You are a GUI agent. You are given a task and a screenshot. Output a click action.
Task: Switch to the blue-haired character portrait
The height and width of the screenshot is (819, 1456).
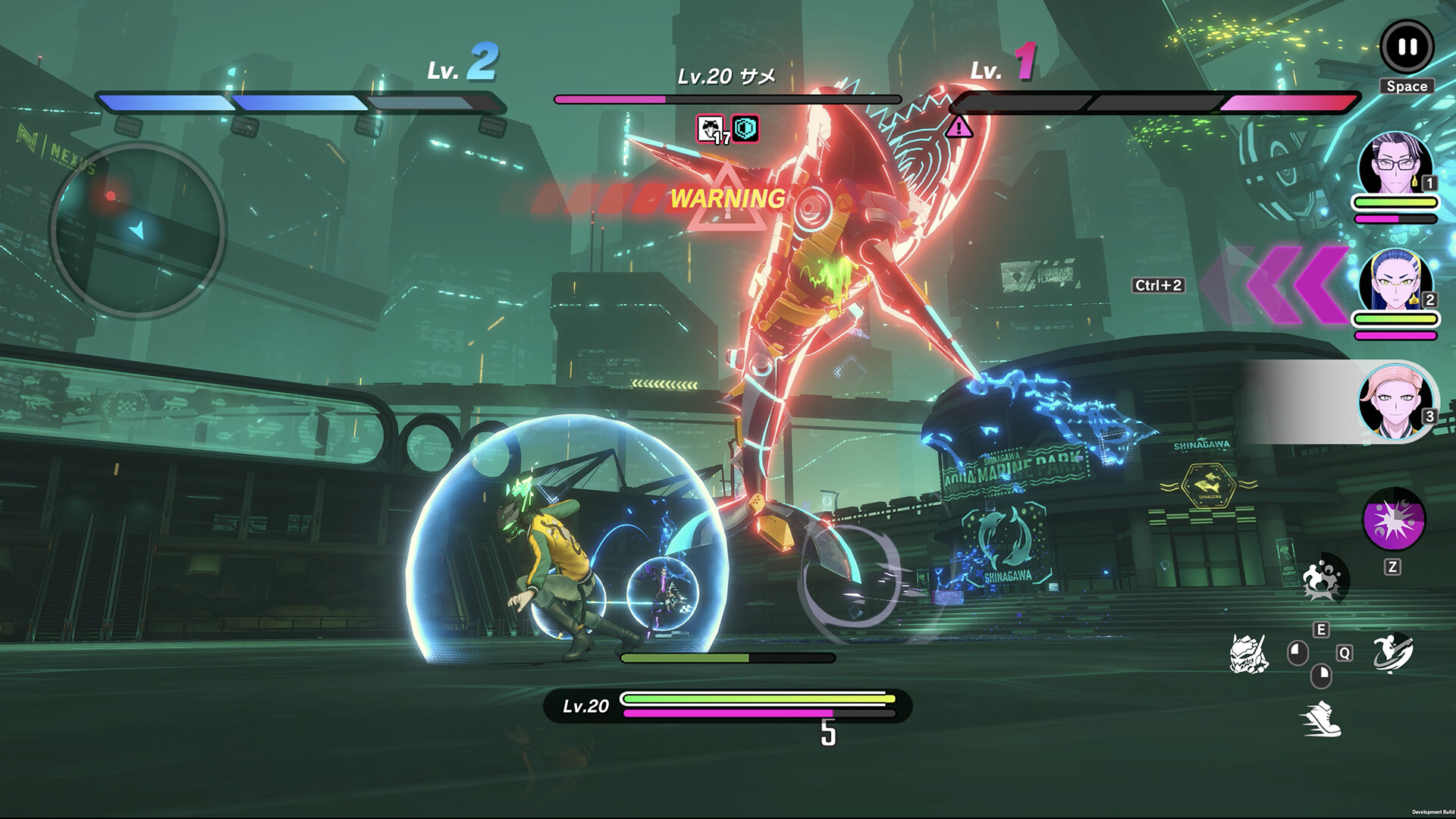point(1395,282)
